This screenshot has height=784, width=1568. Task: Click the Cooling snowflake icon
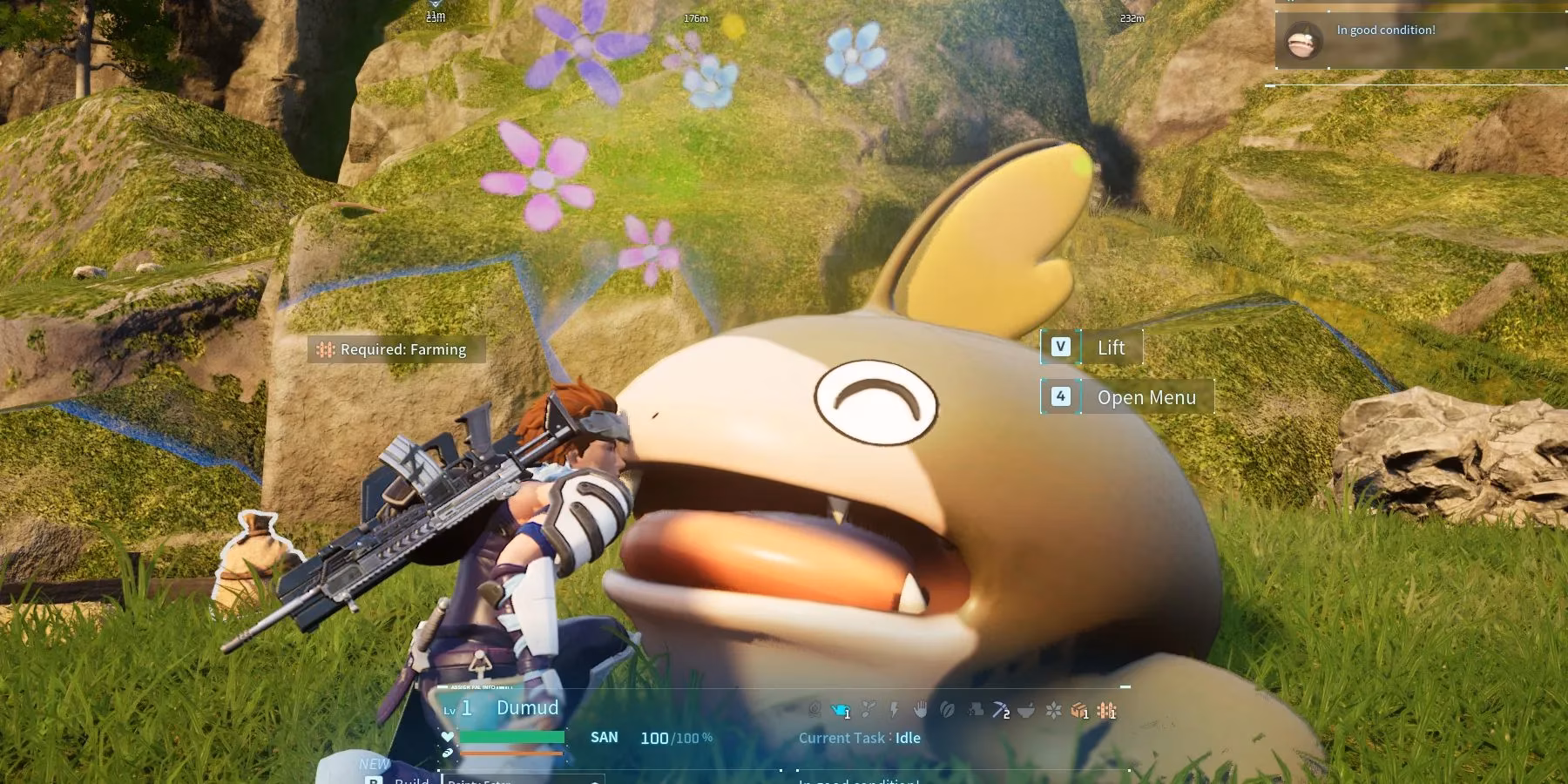tap(1053, 711)
